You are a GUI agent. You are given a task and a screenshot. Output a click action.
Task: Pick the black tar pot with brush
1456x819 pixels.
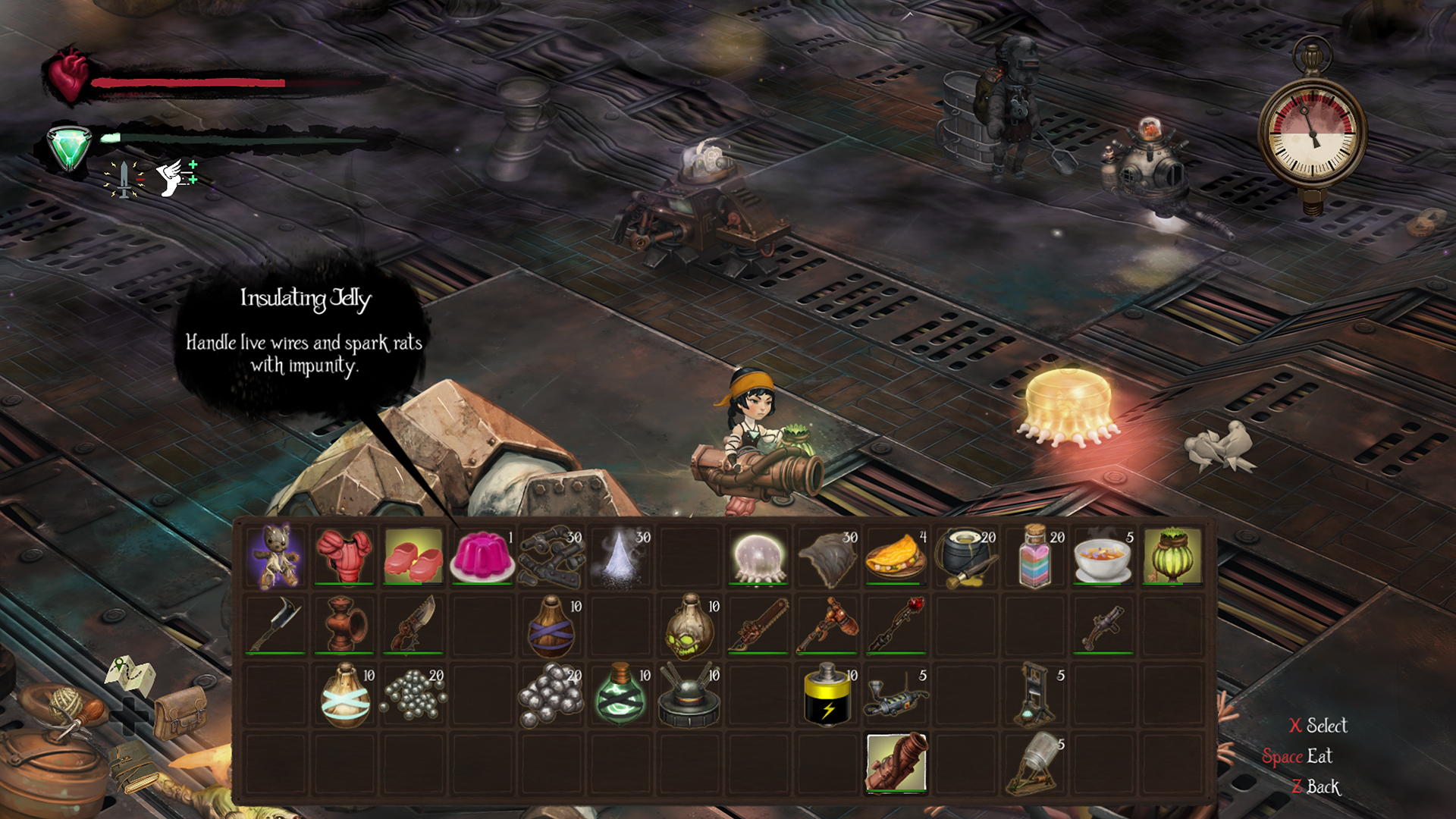point(965,557)
